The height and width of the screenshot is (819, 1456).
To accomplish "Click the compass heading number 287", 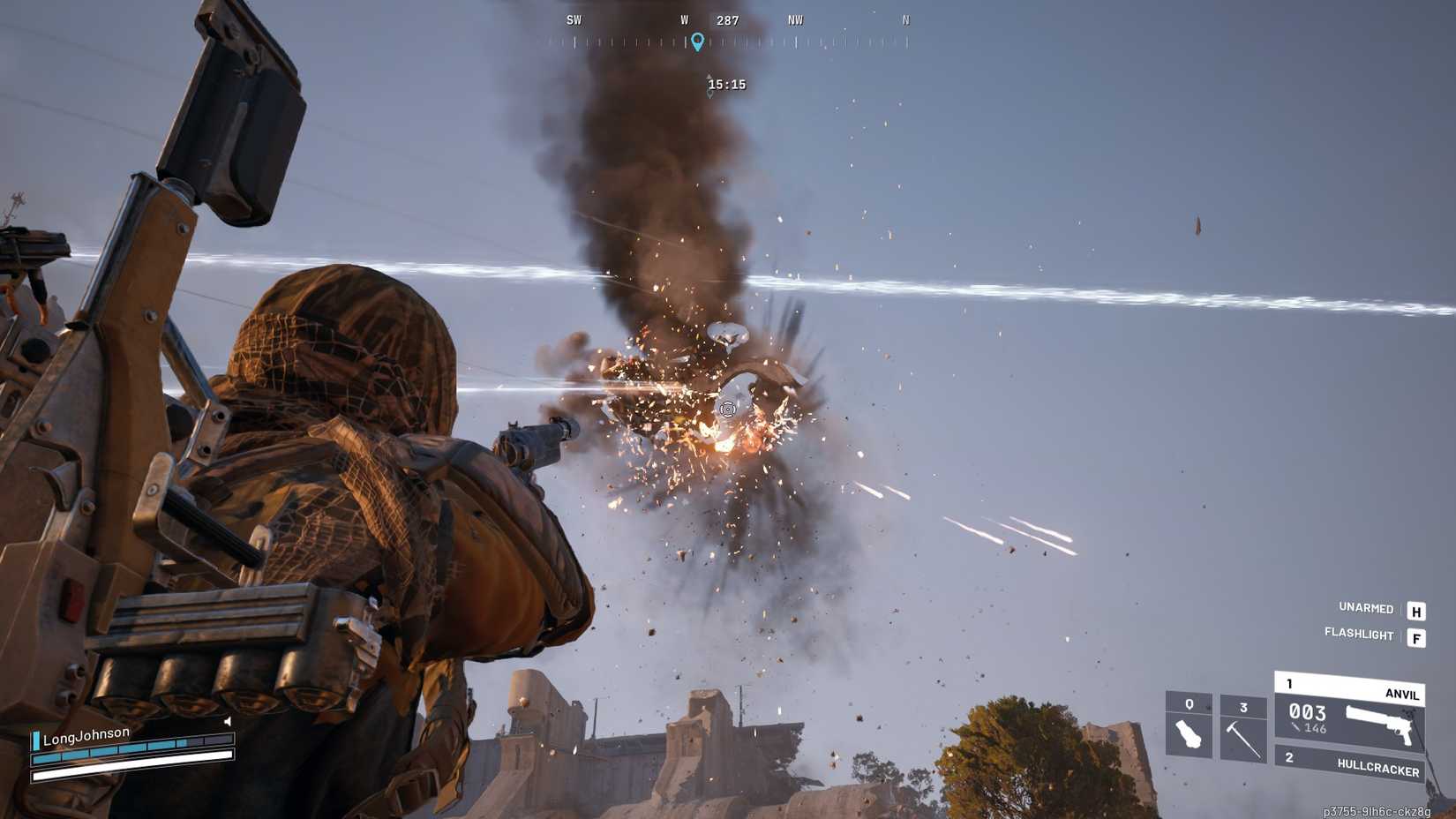I will [726, 19].
